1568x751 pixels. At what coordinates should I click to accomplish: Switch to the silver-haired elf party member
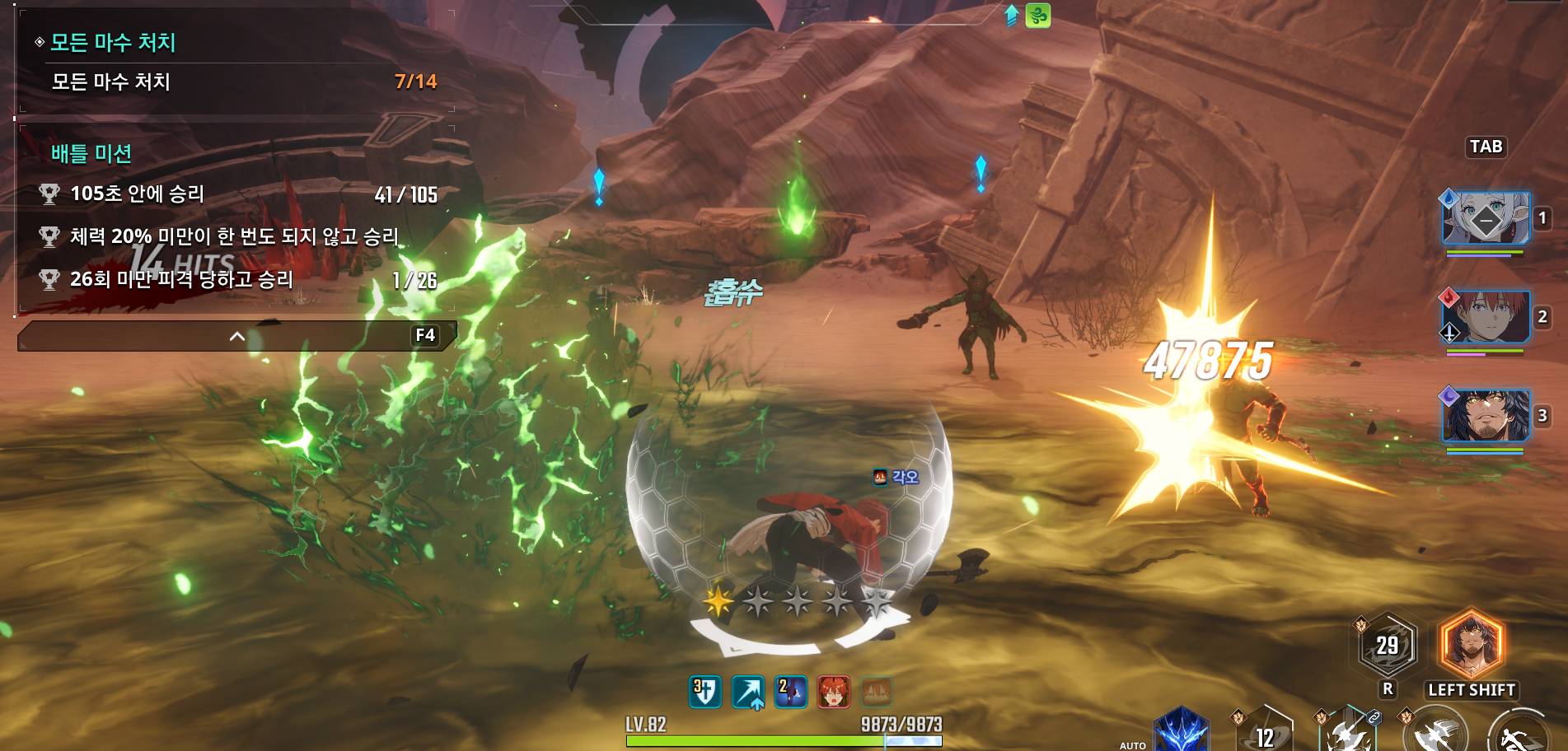click(1485, 218)
